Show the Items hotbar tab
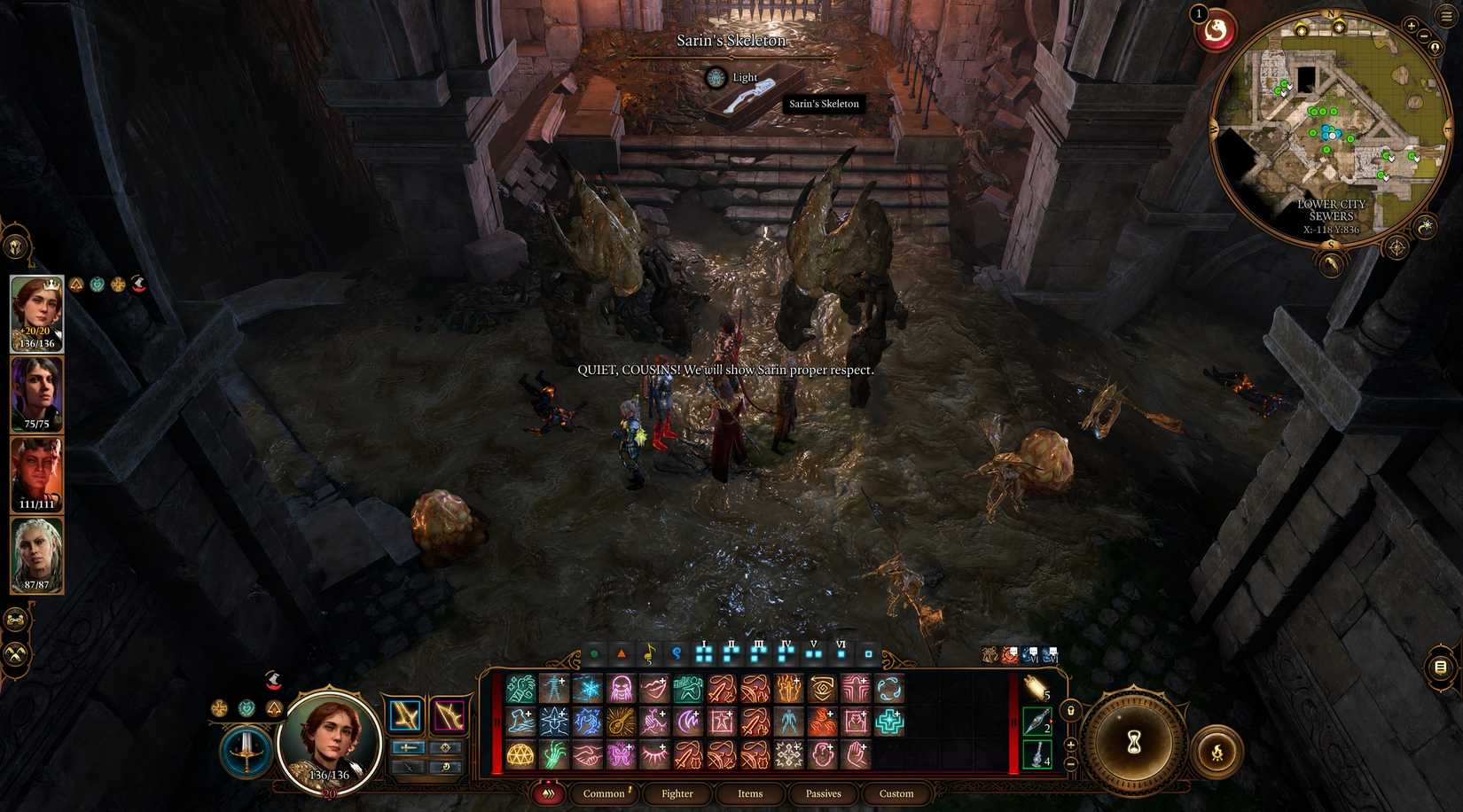The width and height of the screenshot is (1463, 812). coord(750,793)
